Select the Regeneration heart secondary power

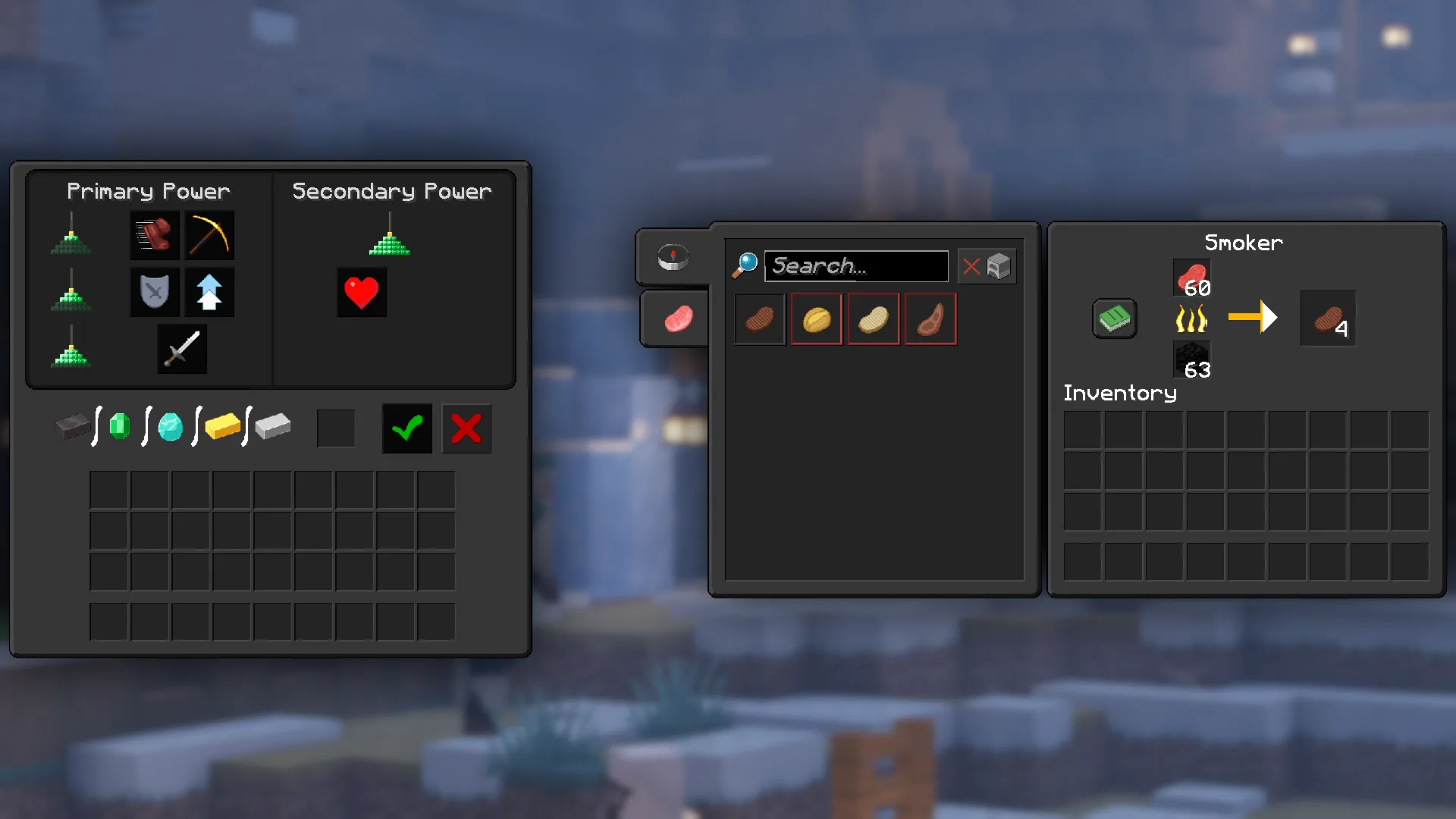click(x=361, y=292)
